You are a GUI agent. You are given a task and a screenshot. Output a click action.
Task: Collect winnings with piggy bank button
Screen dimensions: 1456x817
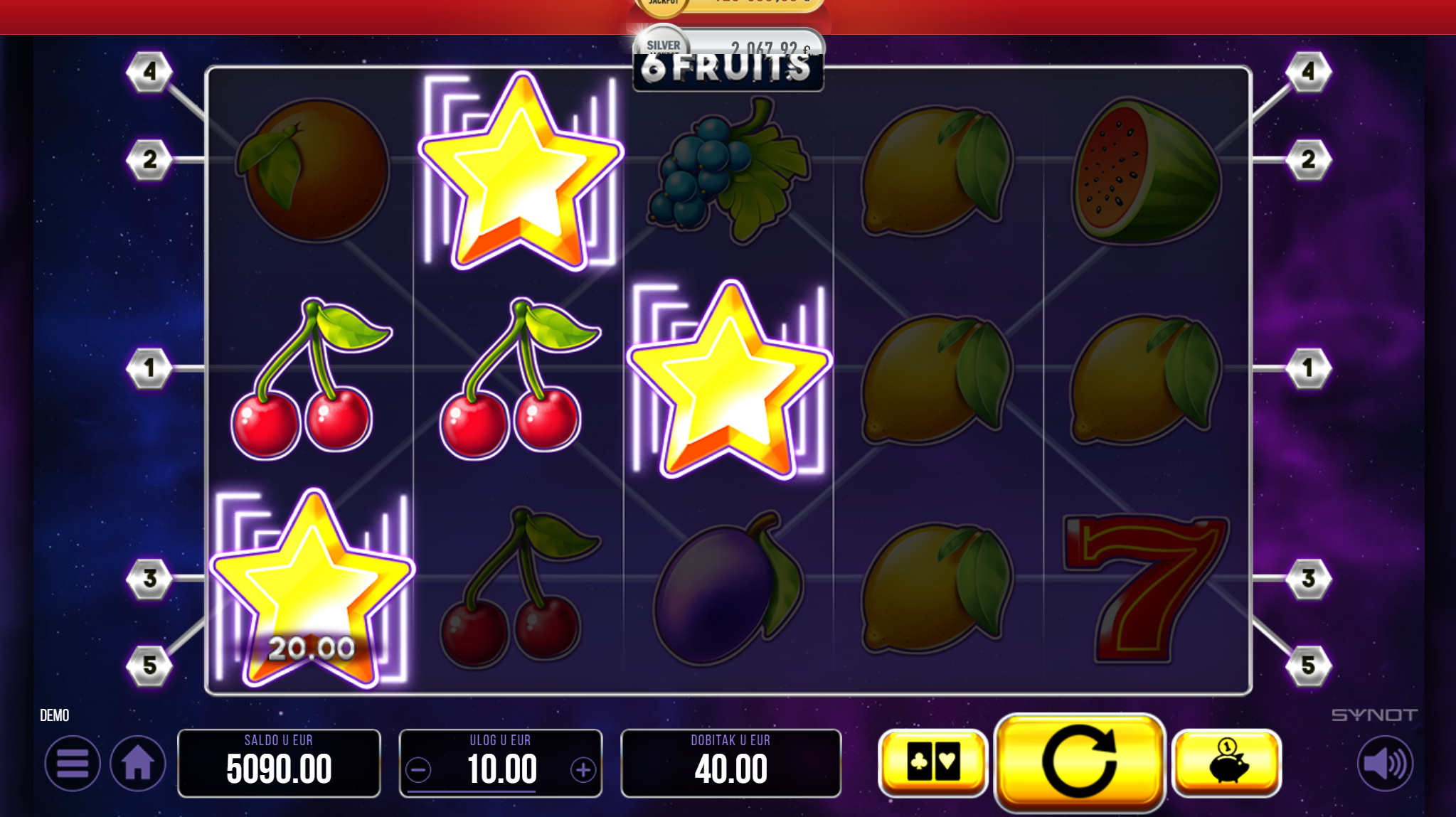tap(1226, 762)
